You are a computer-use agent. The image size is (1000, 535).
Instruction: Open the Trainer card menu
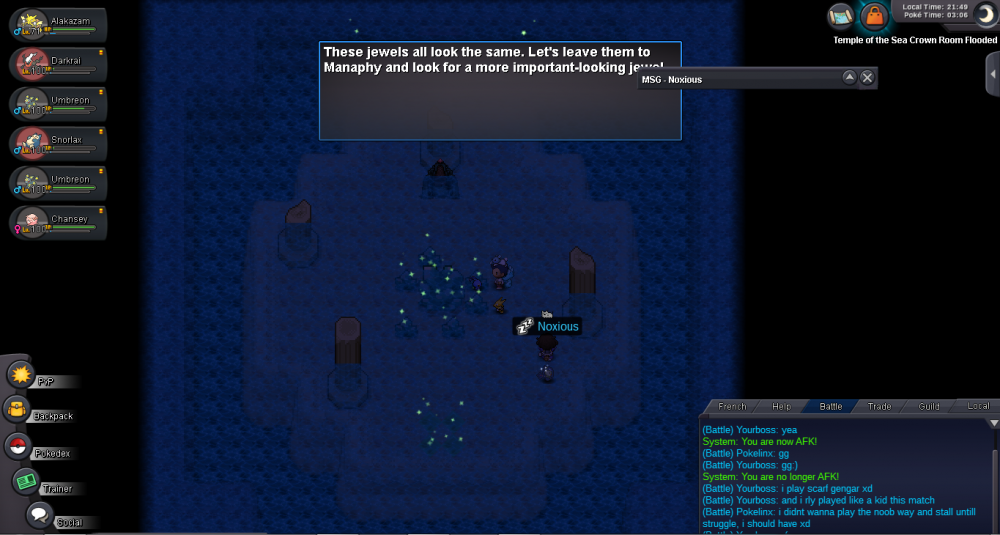pyautogui.click(x=26, y=481)
